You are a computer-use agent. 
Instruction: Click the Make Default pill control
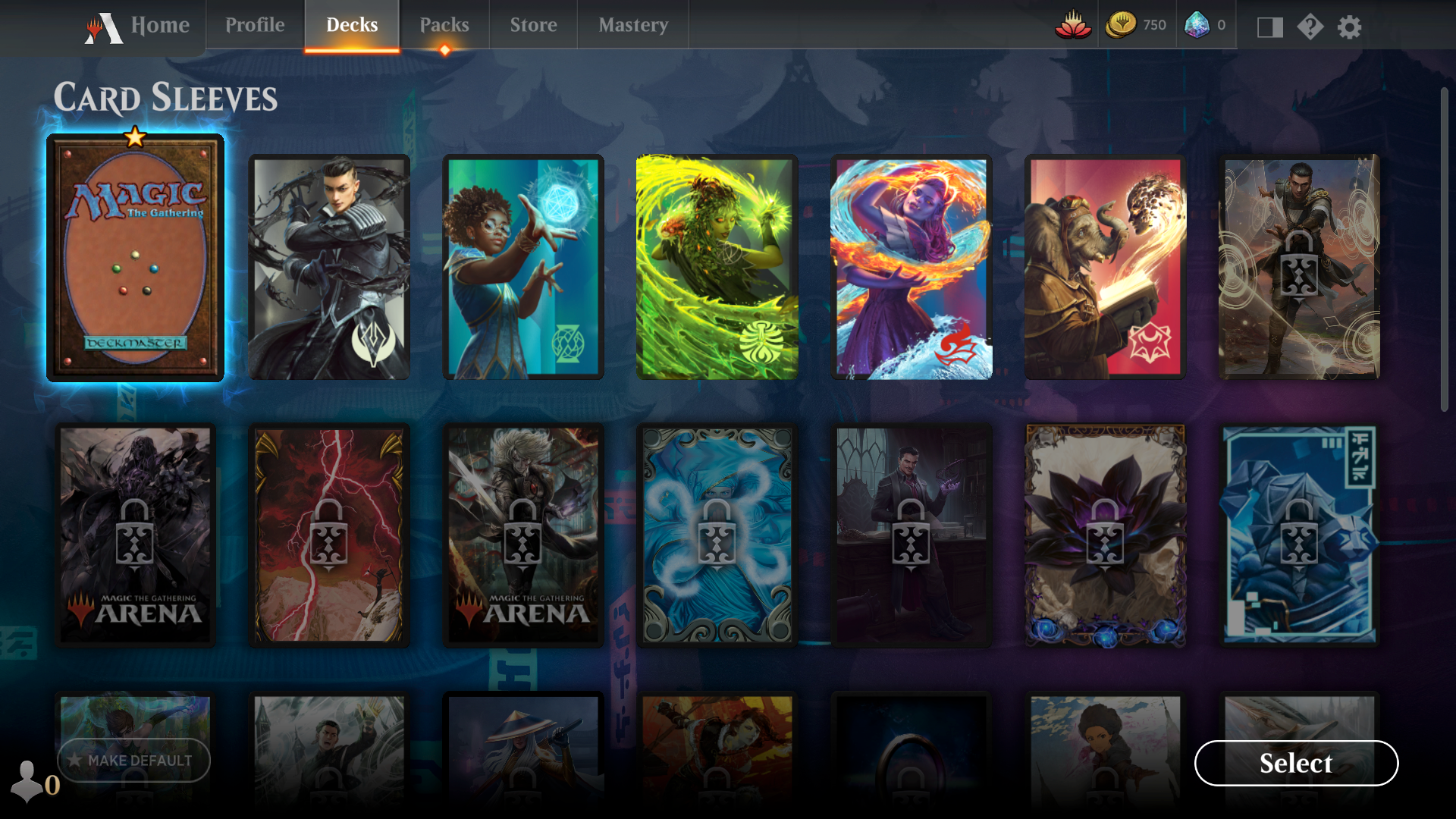point(134,761)
